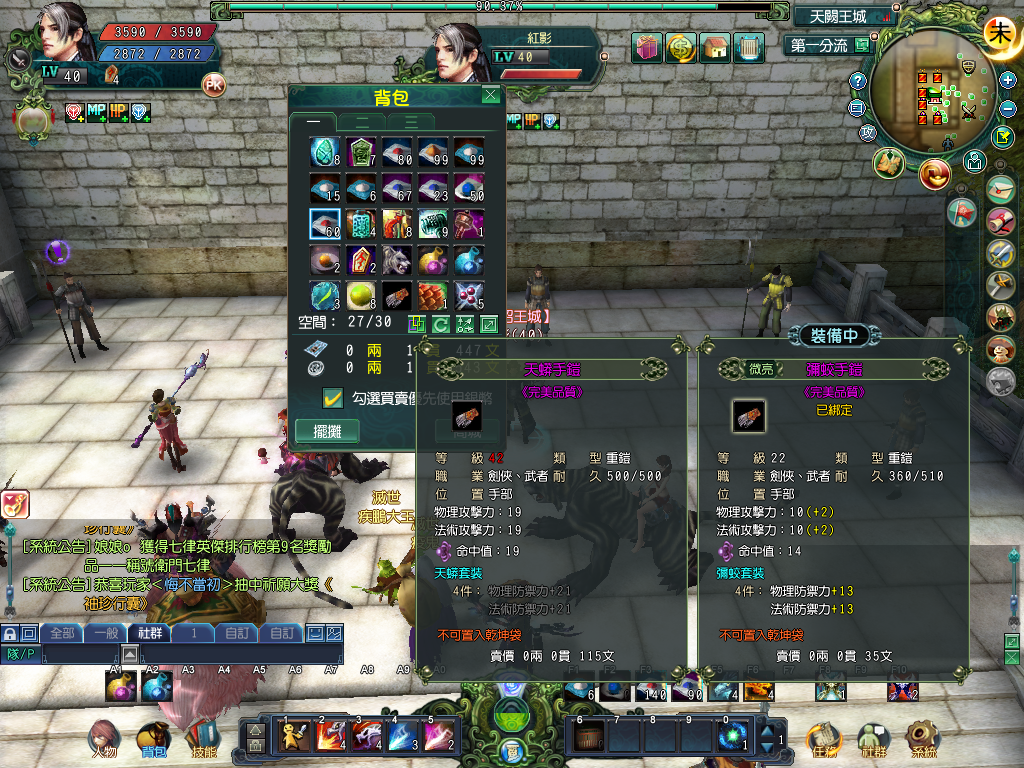Select the grey wolf head item slot

coord(396,260)
